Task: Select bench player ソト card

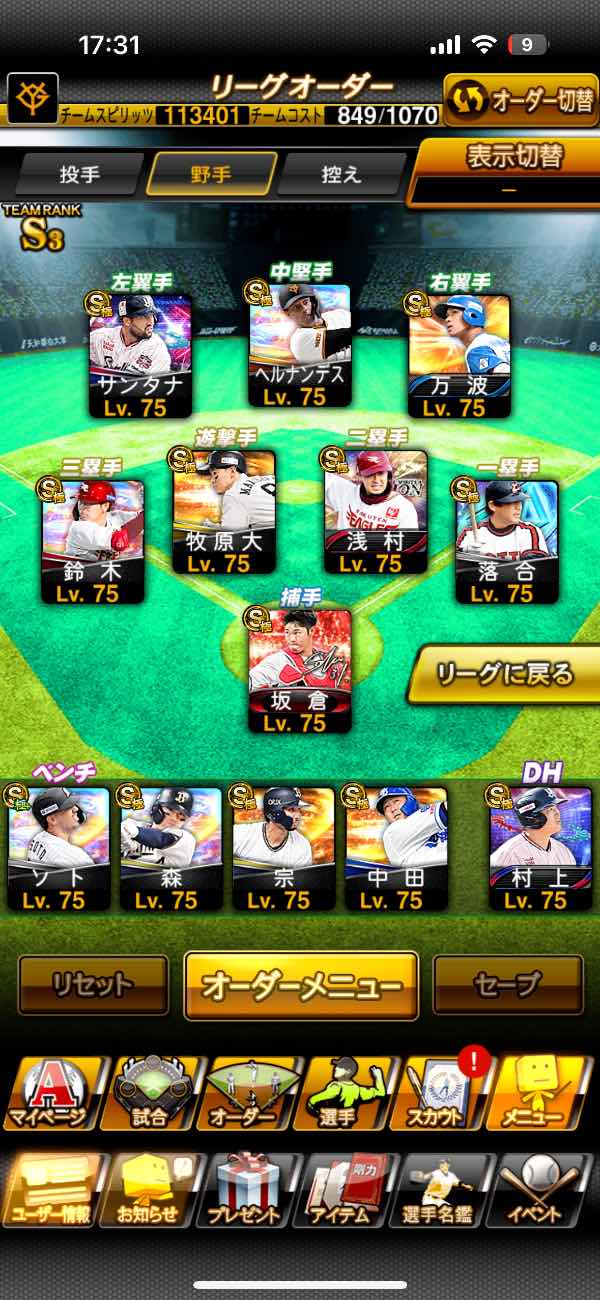Action: tap(59, 847)
